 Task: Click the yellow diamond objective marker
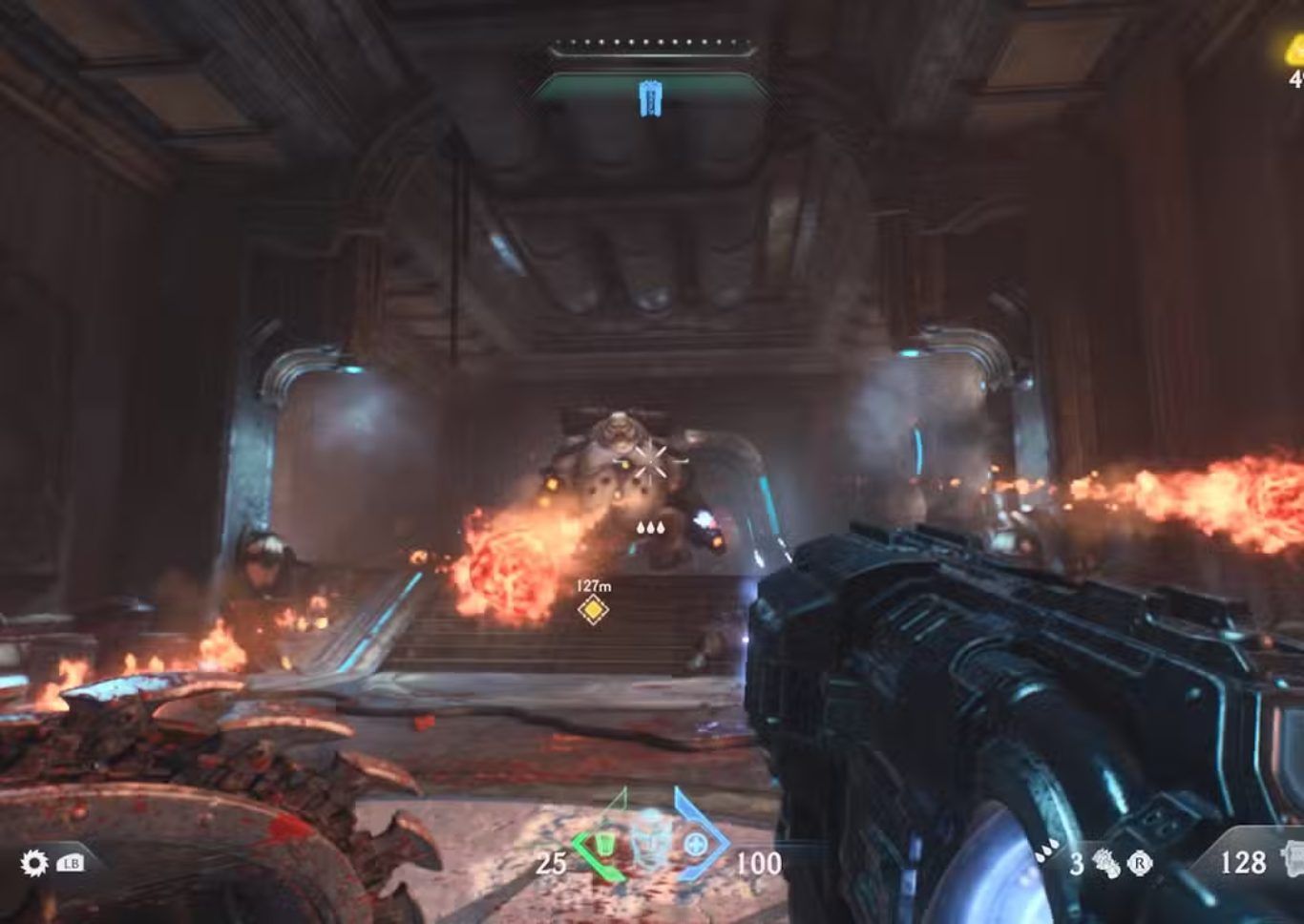593,609
